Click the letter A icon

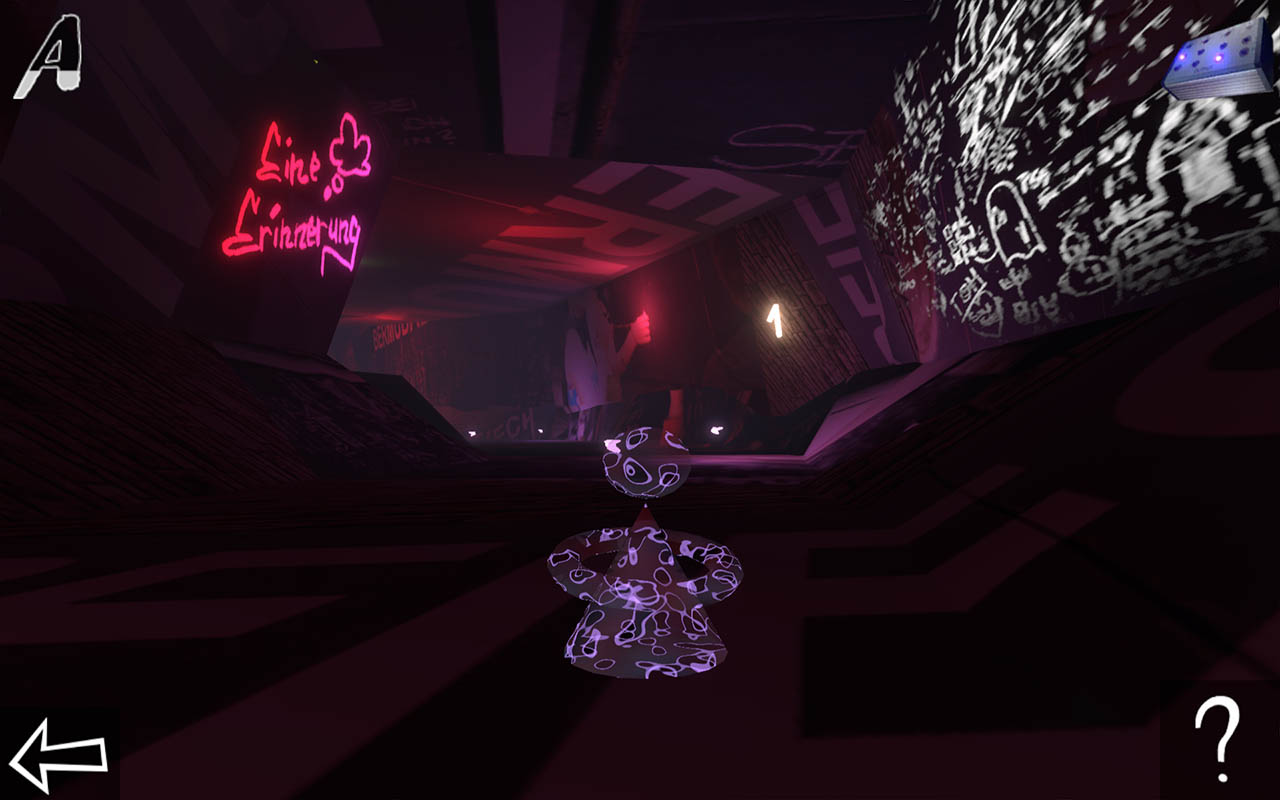[47, 58]
